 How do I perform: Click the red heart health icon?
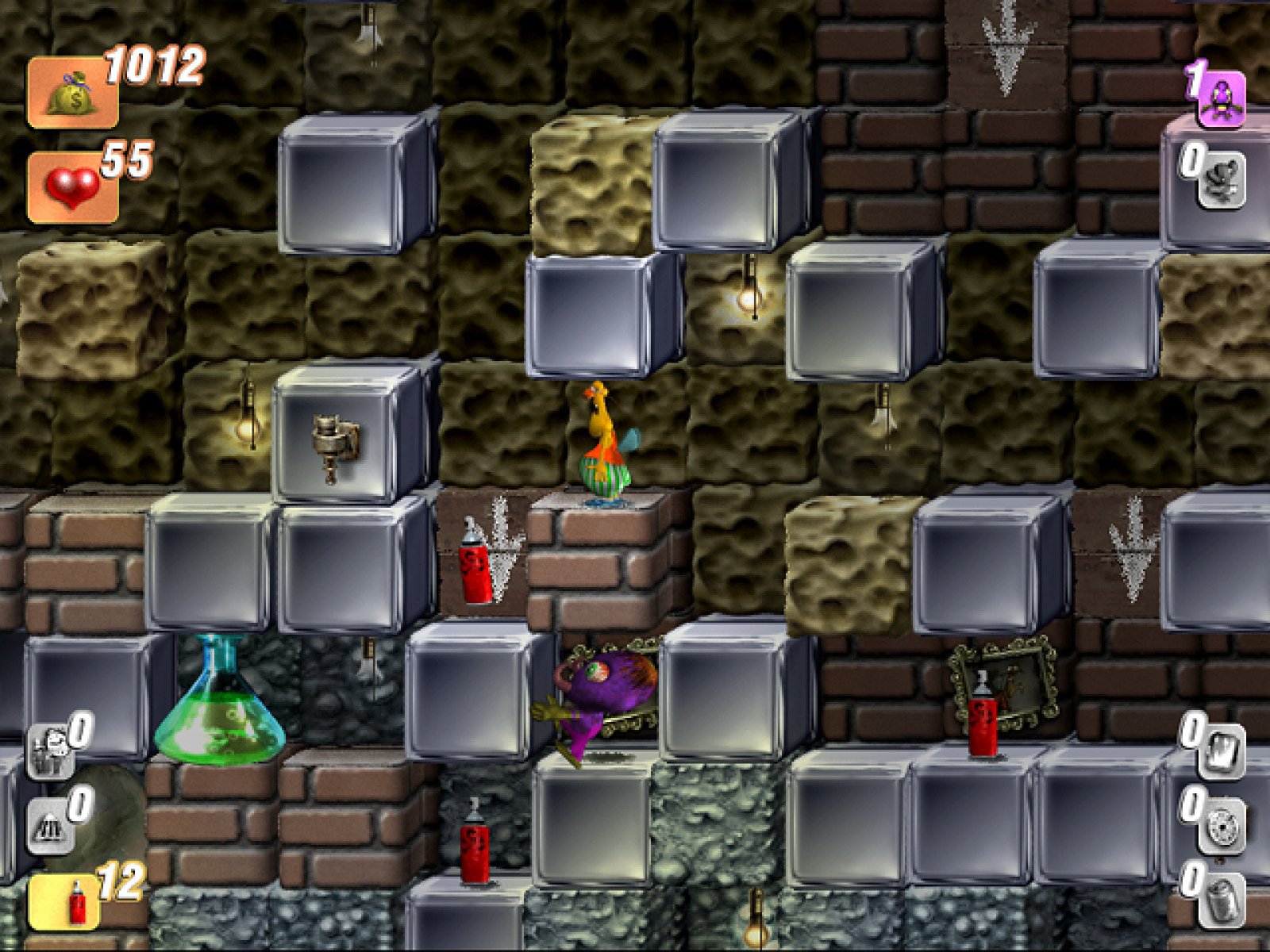tap(72, 188)
